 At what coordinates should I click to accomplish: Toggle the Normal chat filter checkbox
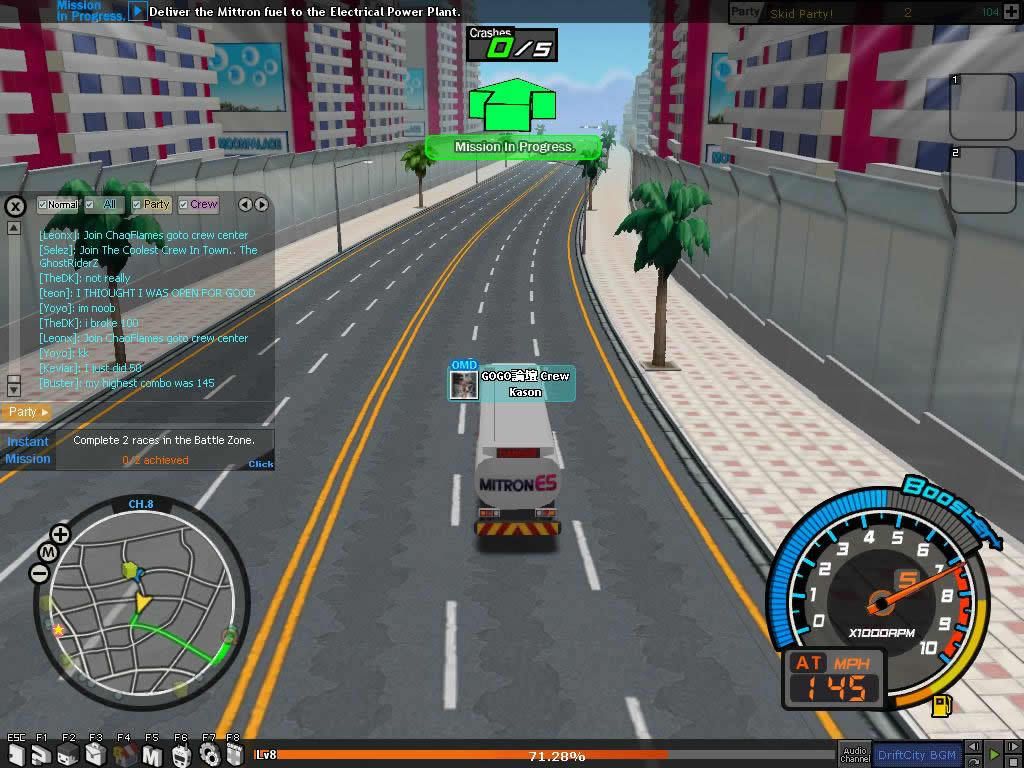(x=43, y=205)
